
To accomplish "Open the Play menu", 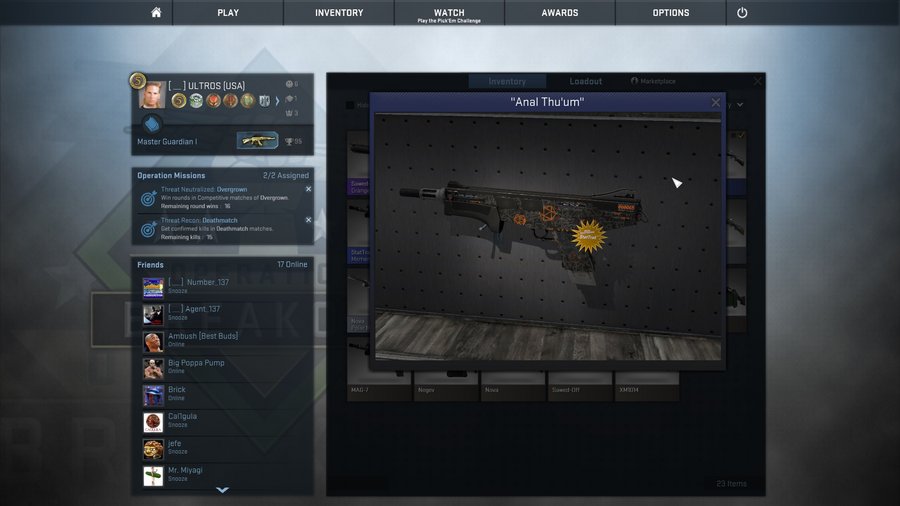I will click(x=228, y=13).
